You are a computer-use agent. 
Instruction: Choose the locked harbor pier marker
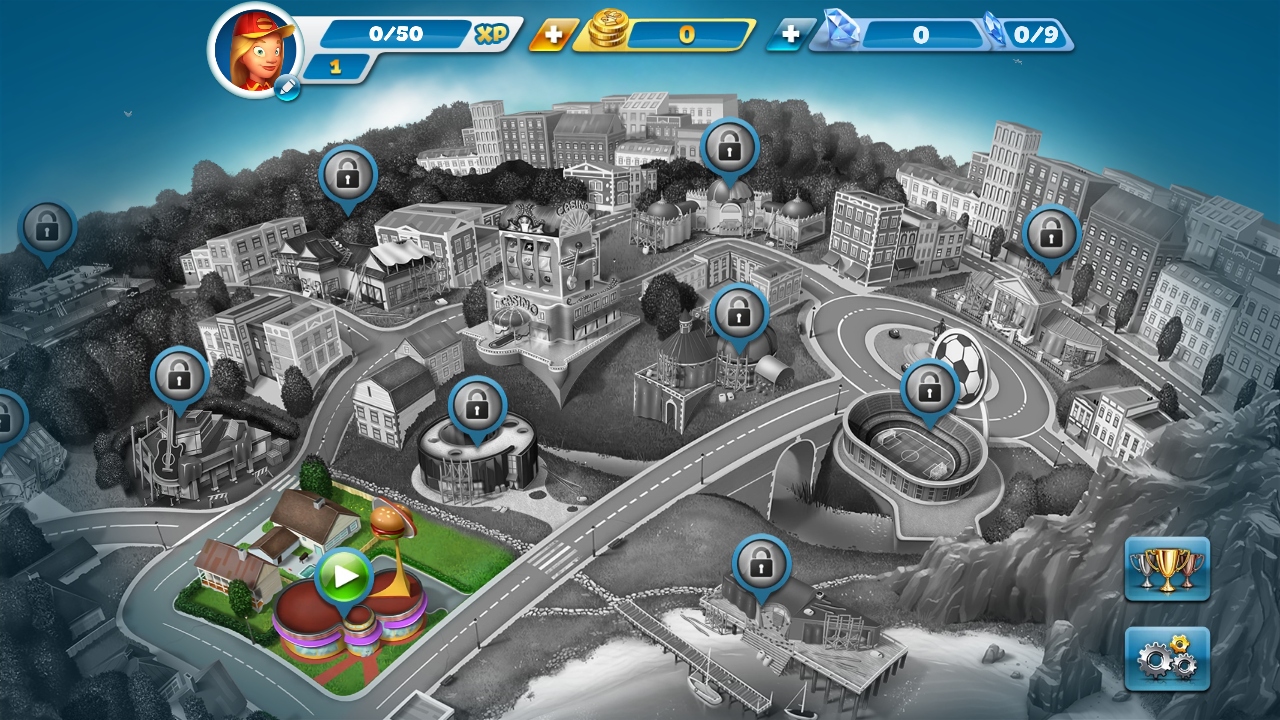pos(761,565)
